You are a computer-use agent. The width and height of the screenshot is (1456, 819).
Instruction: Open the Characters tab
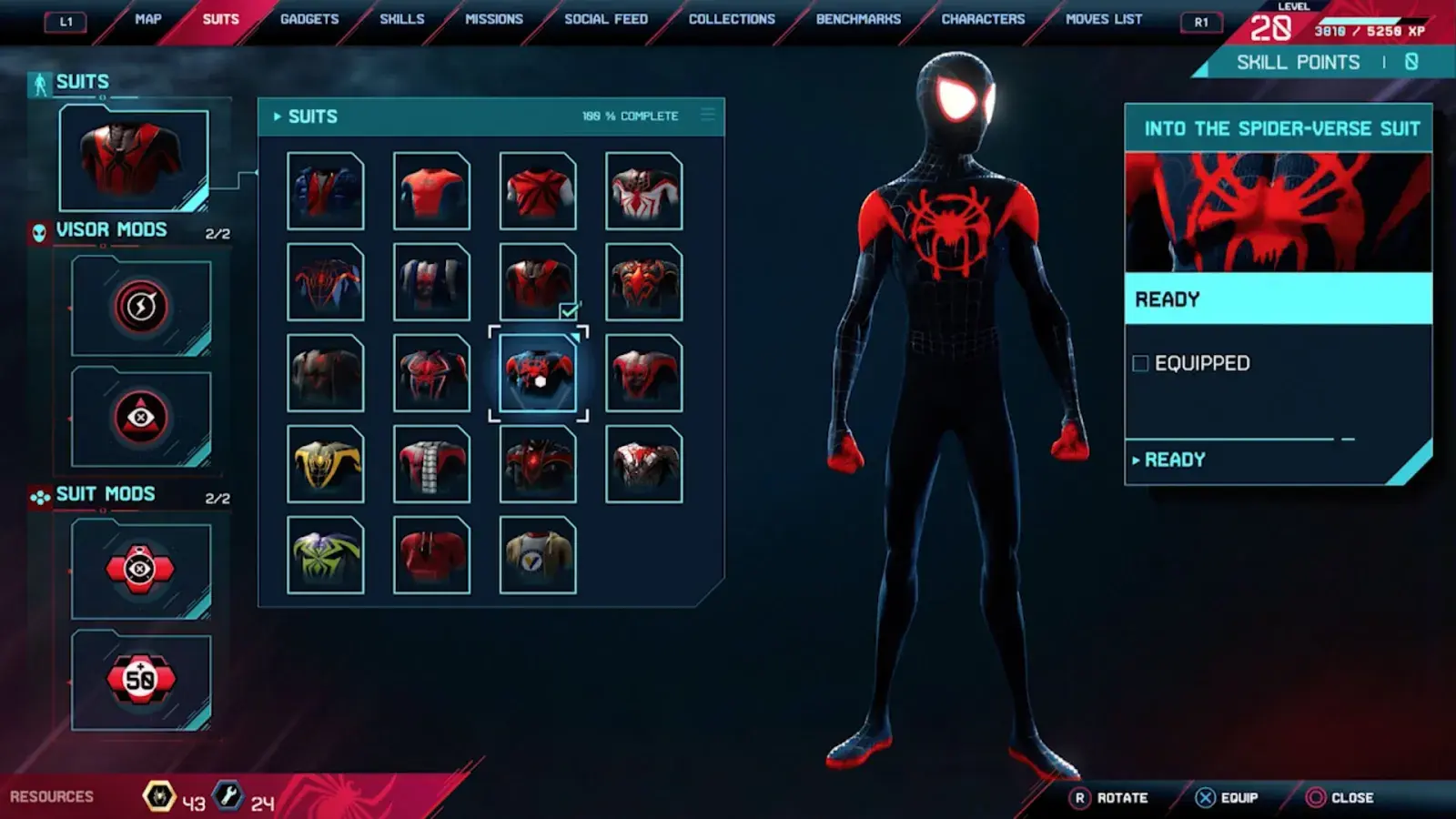(x=983, y=19)
